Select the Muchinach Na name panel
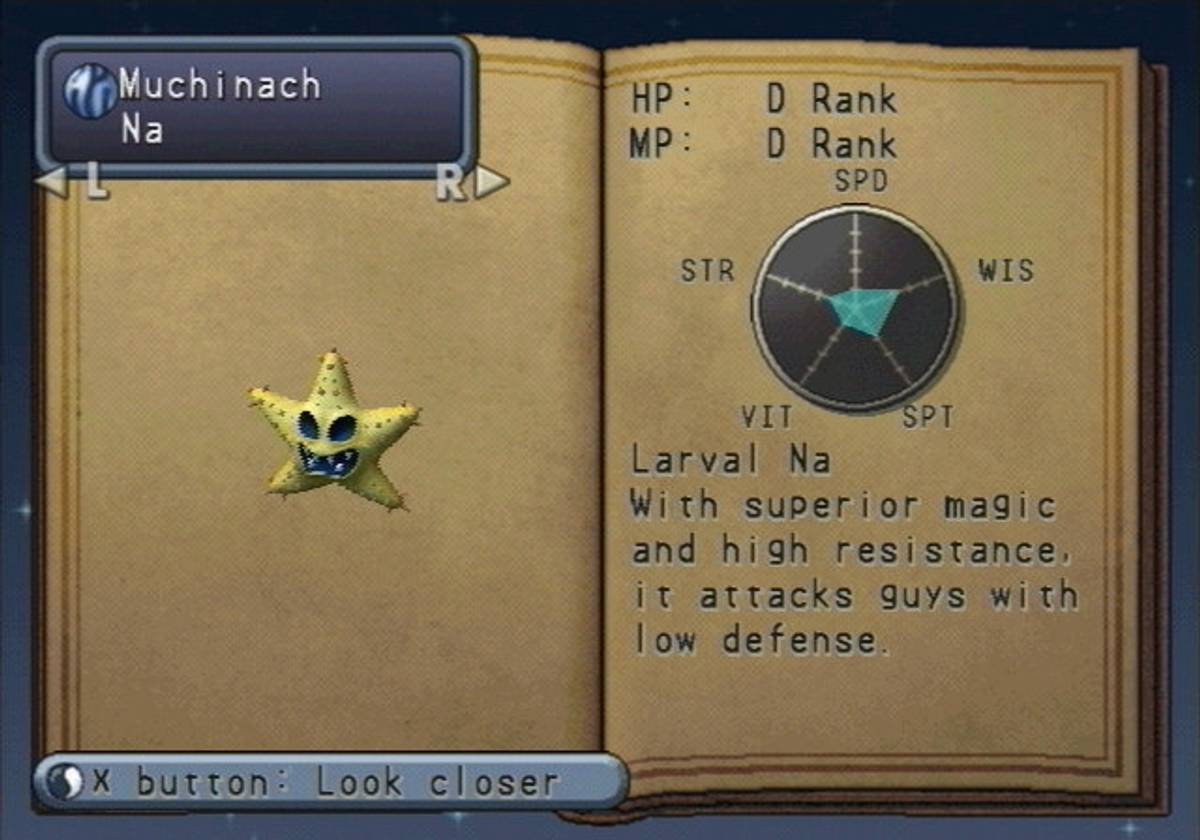The image size is (1200, 840). [x=256, y=105]
